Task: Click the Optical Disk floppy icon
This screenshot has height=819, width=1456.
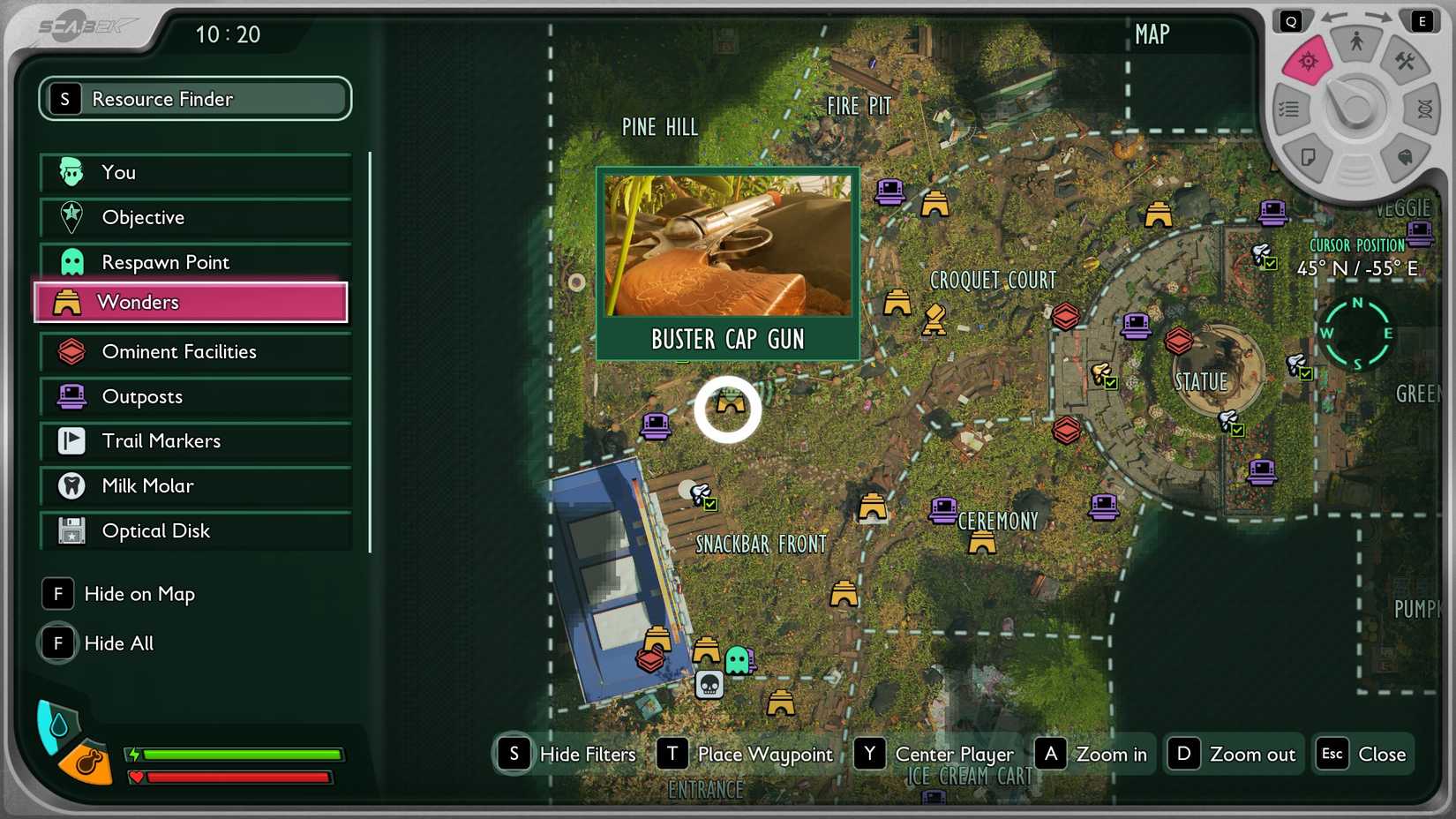Action: pos(71,531)
